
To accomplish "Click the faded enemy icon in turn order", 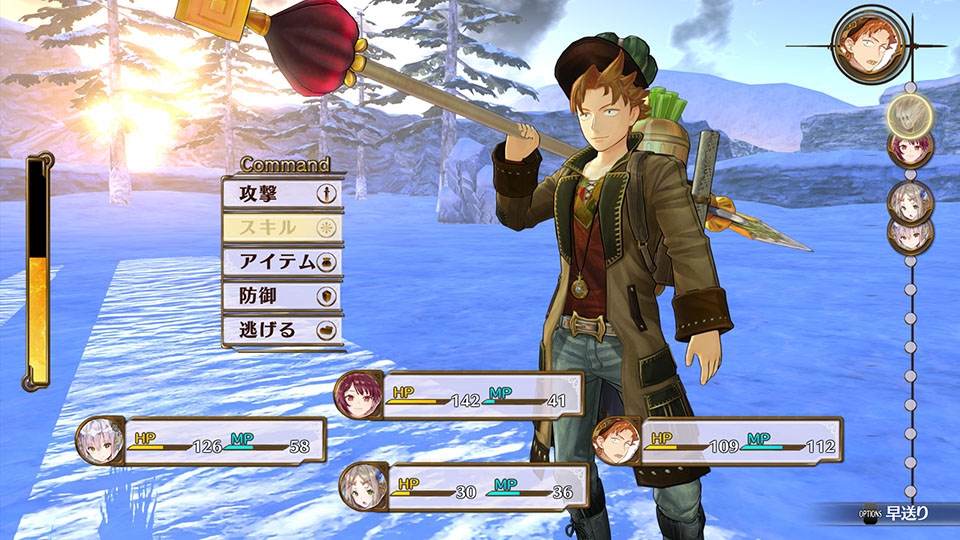I will (909, 112).
